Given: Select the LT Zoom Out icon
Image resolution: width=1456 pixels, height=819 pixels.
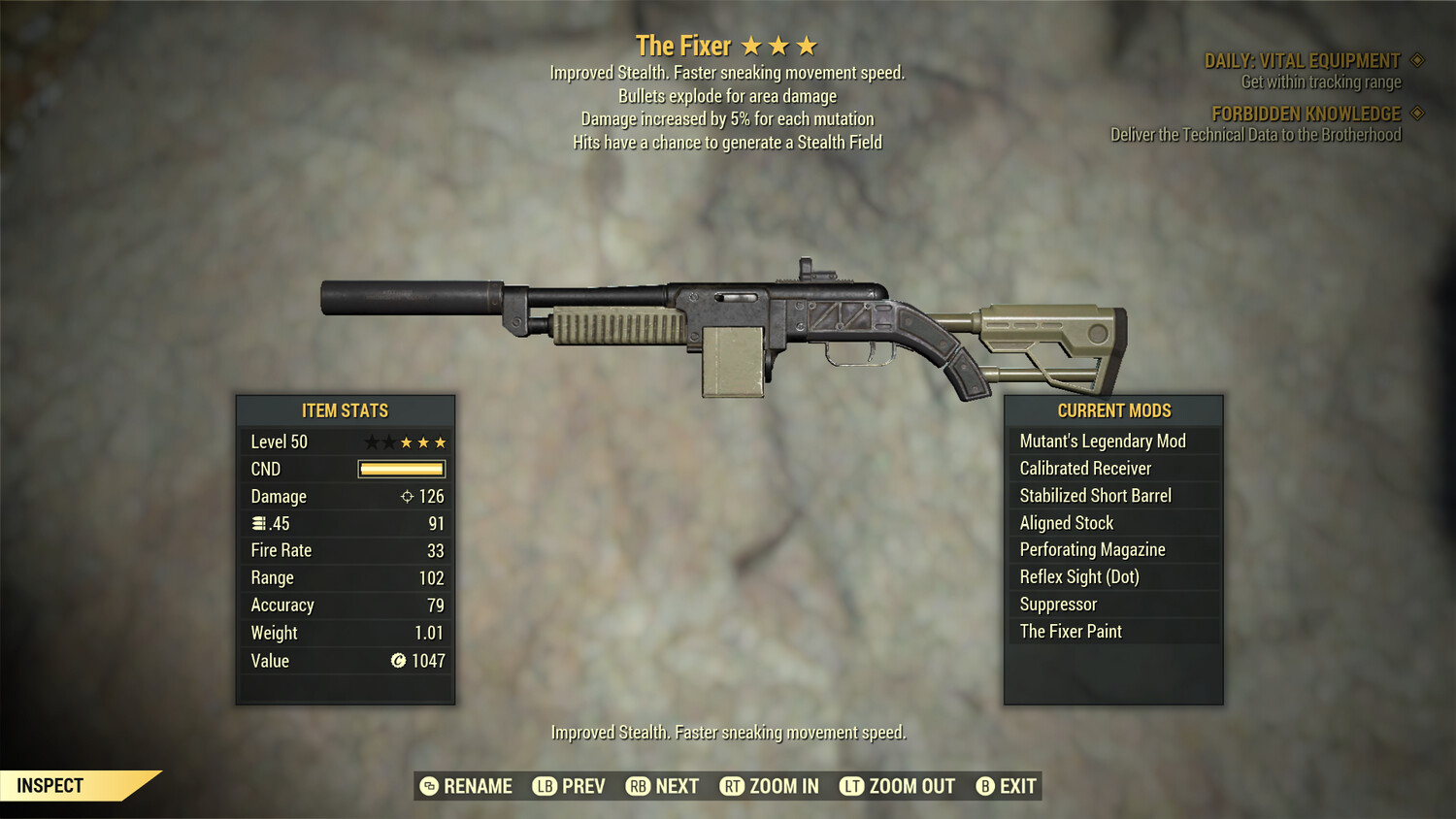Looking at the screenshot, I should tap(851, 786).
